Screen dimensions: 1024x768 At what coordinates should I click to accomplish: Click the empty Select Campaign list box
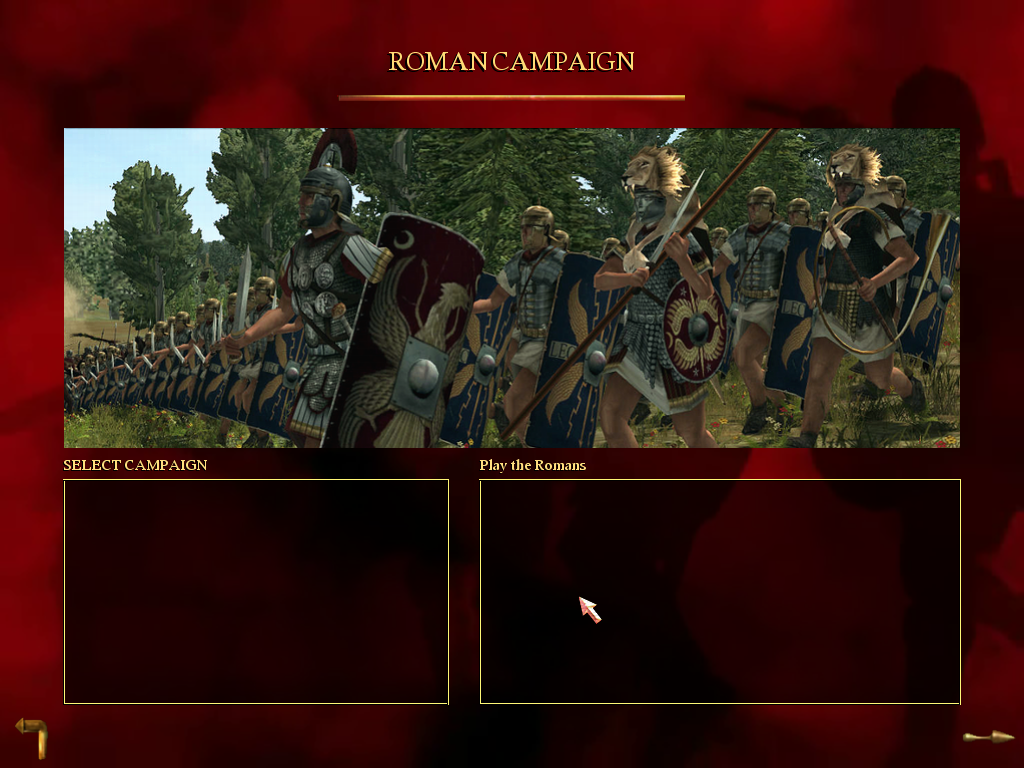[x=256, y=591]
